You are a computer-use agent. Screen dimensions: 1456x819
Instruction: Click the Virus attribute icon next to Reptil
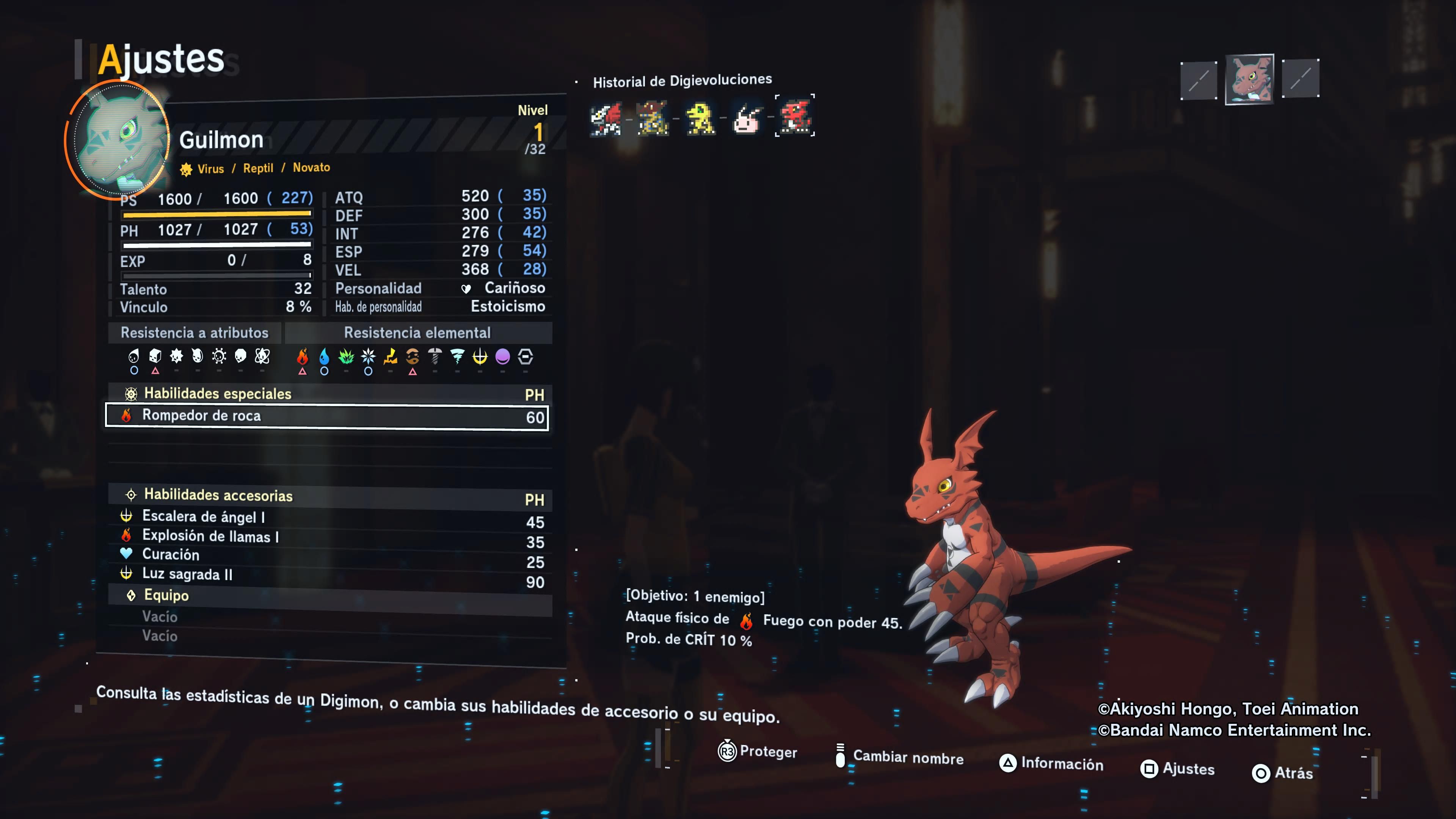pos(186,168)
